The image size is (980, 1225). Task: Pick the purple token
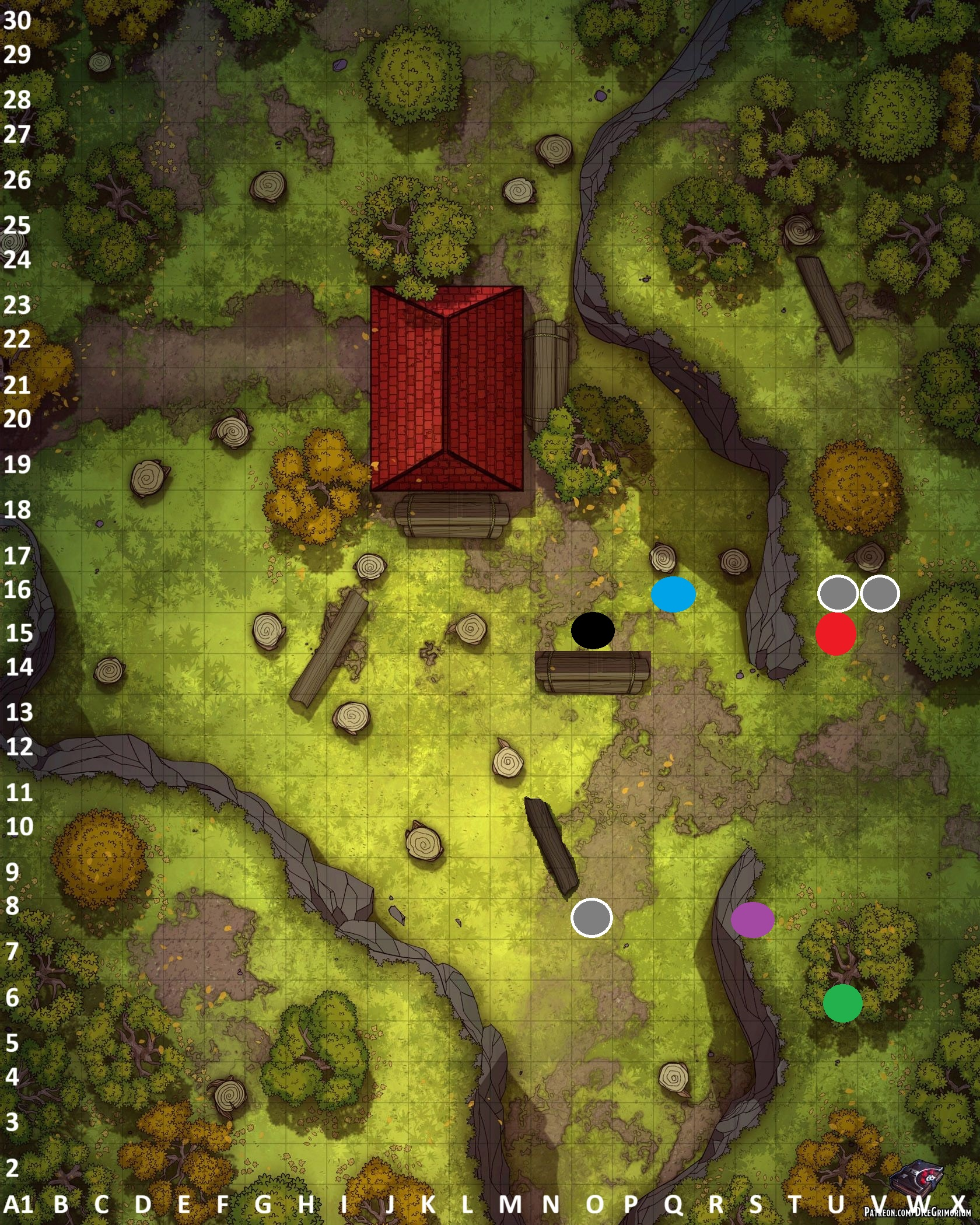coord(752,919)
